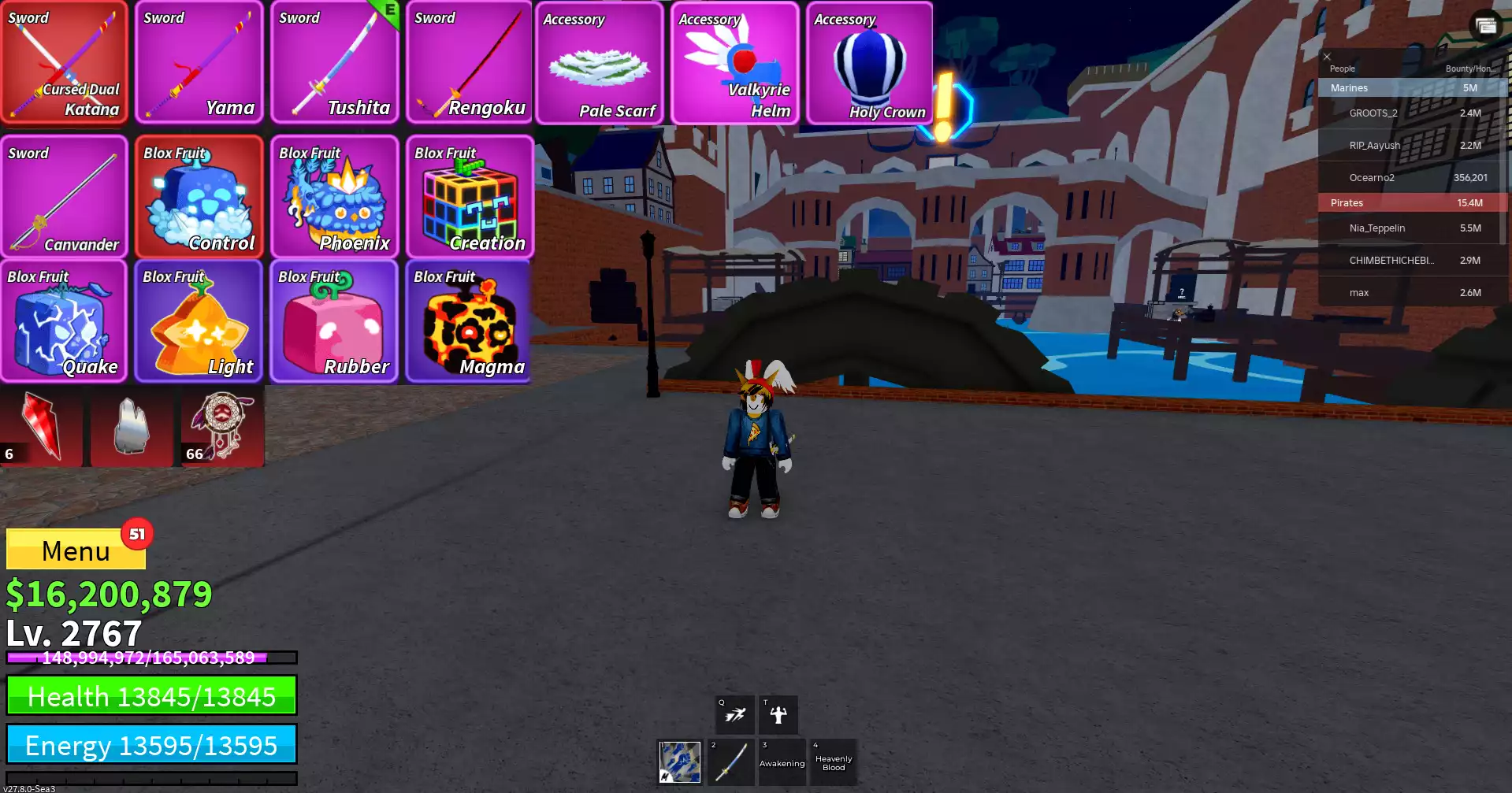Image resolution: width=1512 pixels, height=793 pixels.
Task: Choose the Yama sword slot
Action: tap(199, 63)
